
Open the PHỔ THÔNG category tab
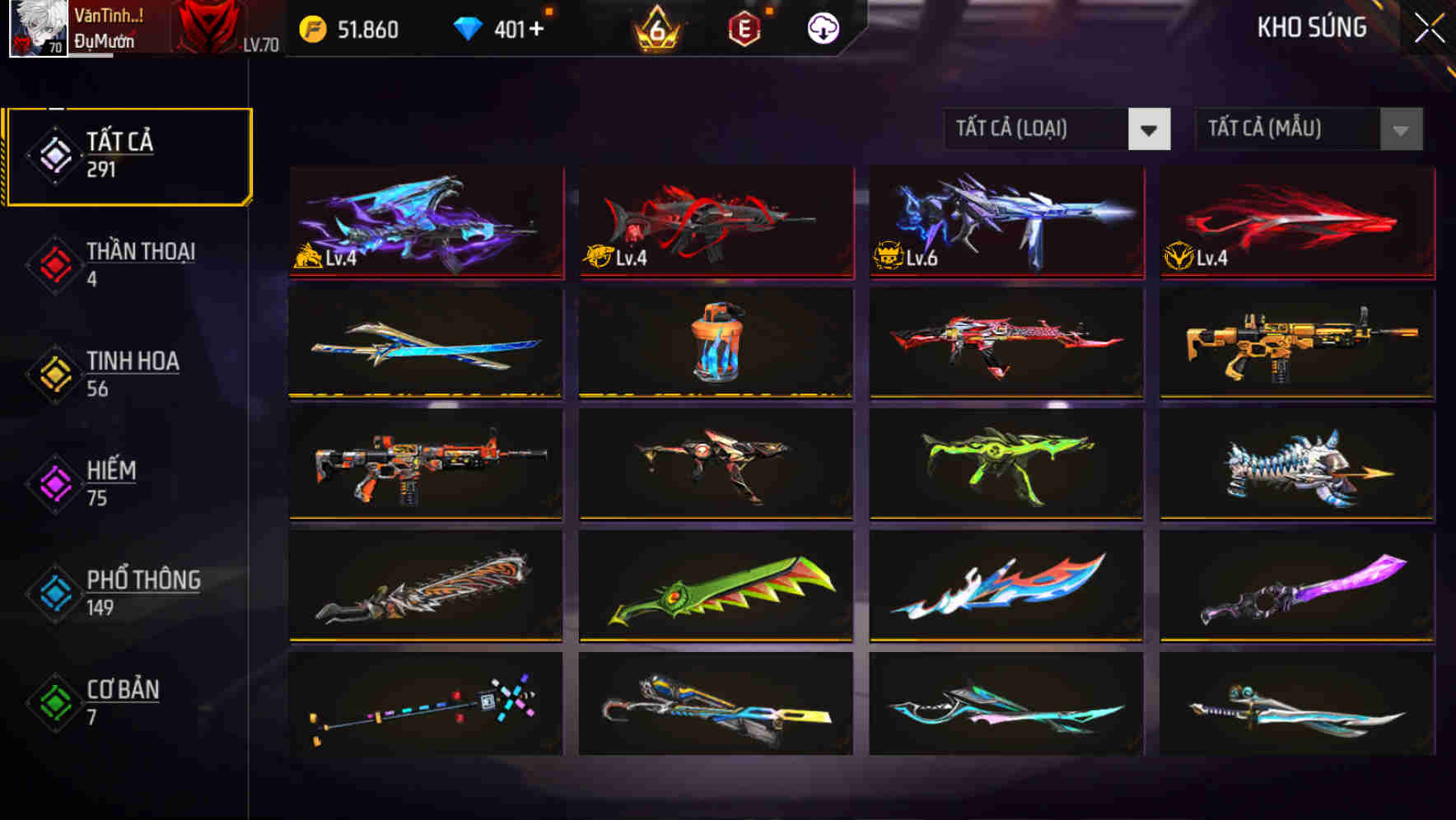(x=142, y=592)
